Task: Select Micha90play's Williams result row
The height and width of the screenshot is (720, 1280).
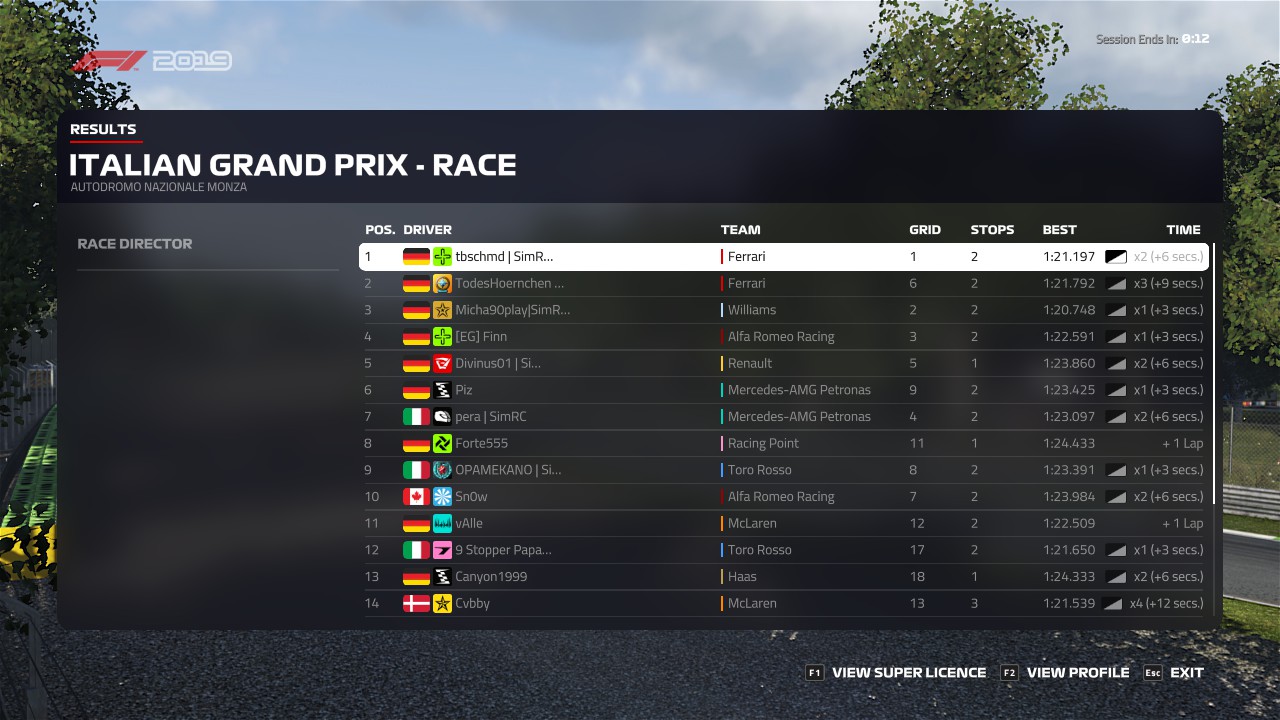Action: coord(783,310)
